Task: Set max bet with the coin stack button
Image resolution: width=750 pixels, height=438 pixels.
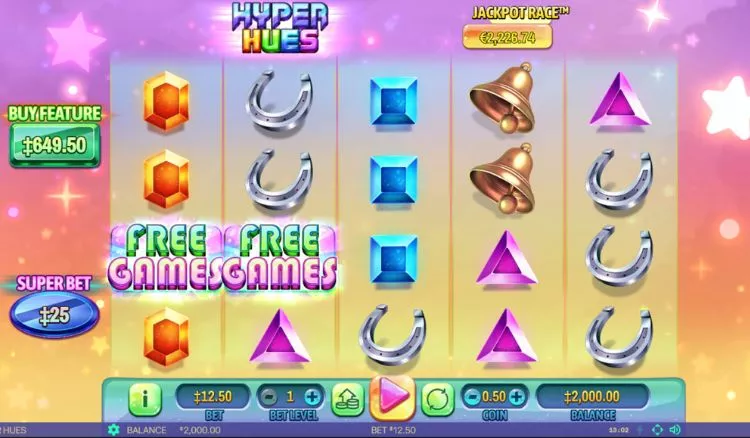Action: click(x=347, y=397)
